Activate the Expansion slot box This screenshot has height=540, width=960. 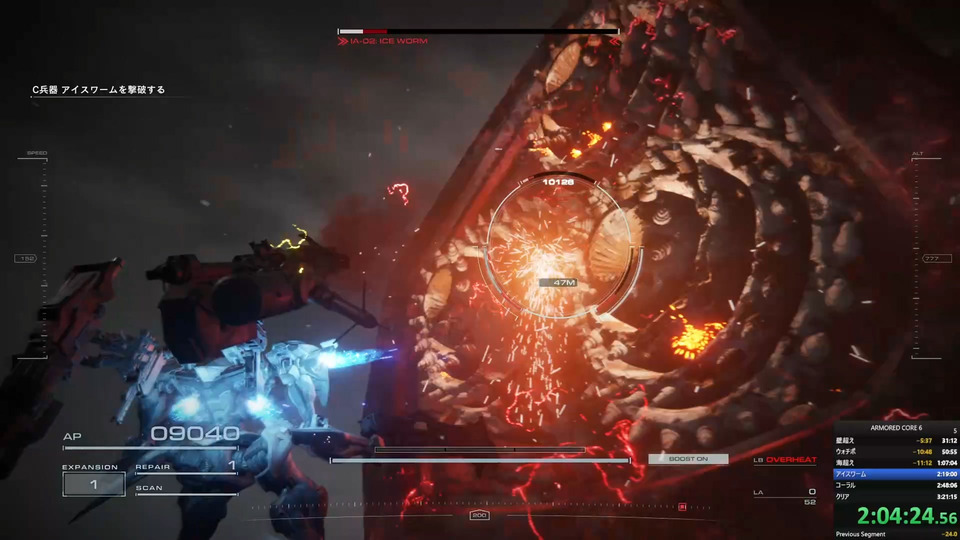pyautogui.click(x=94, y=484)
